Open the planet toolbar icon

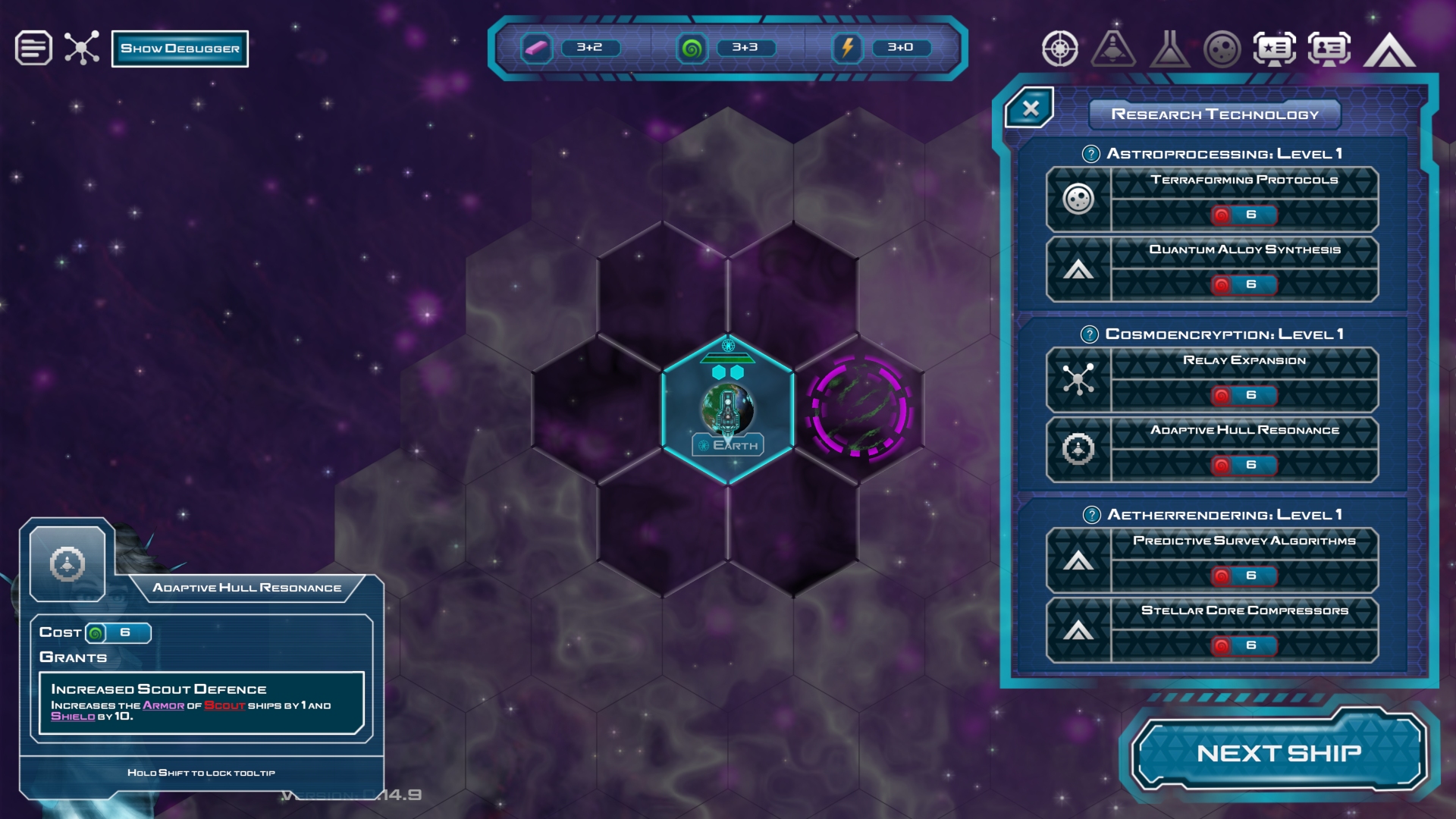point(1222,49)
